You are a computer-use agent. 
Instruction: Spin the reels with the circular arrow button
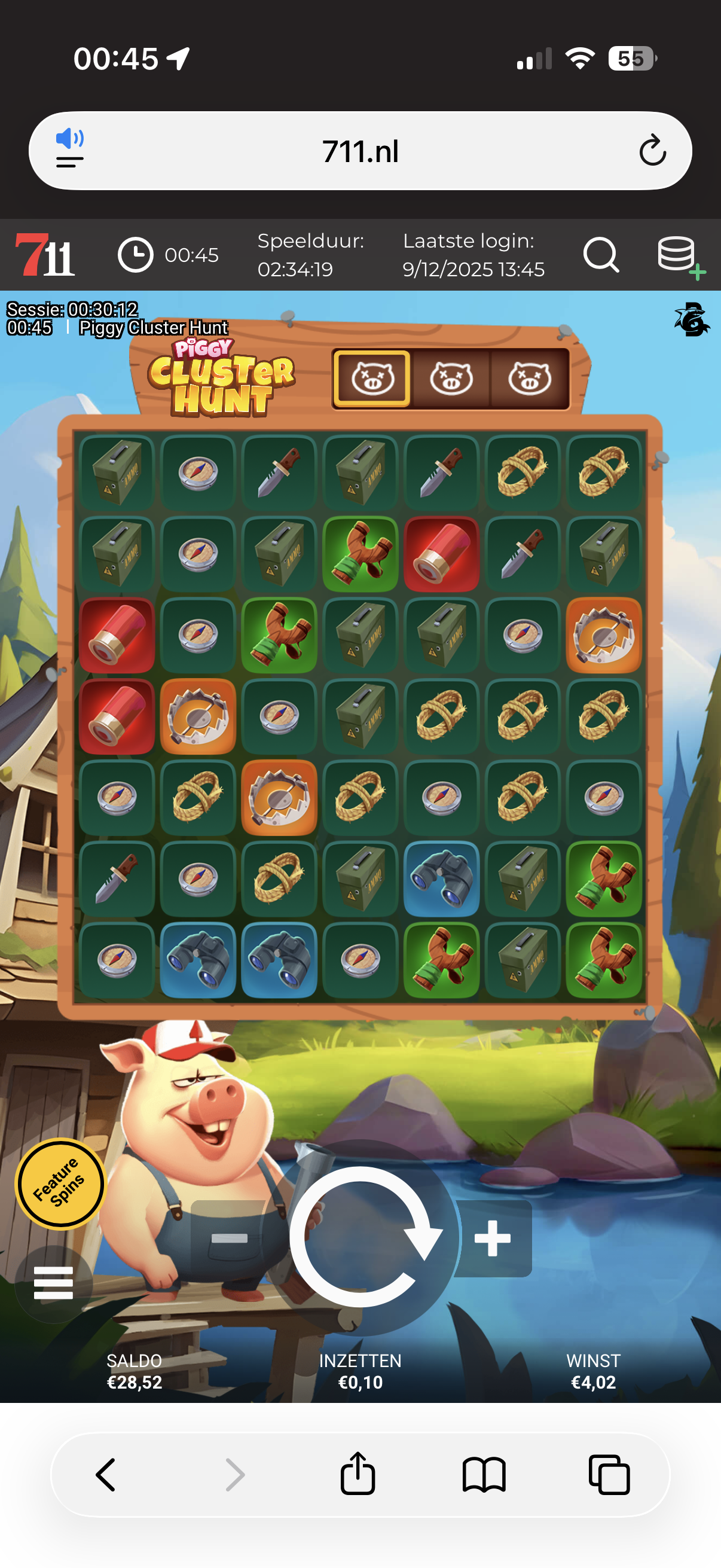click(361, 1236)
